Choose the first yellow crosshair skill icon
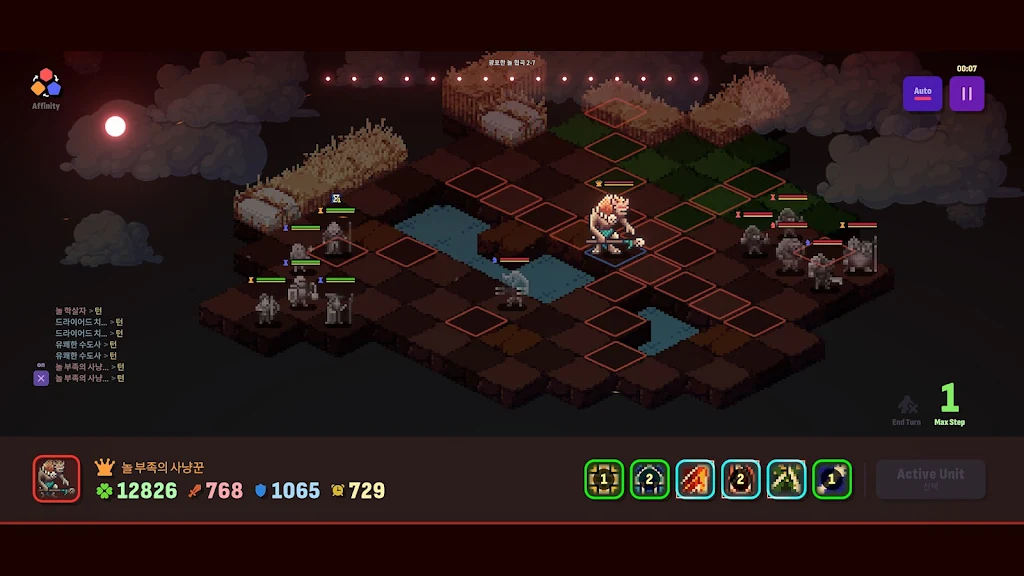Screen dimensions: 1024x576 coord(604,479)
